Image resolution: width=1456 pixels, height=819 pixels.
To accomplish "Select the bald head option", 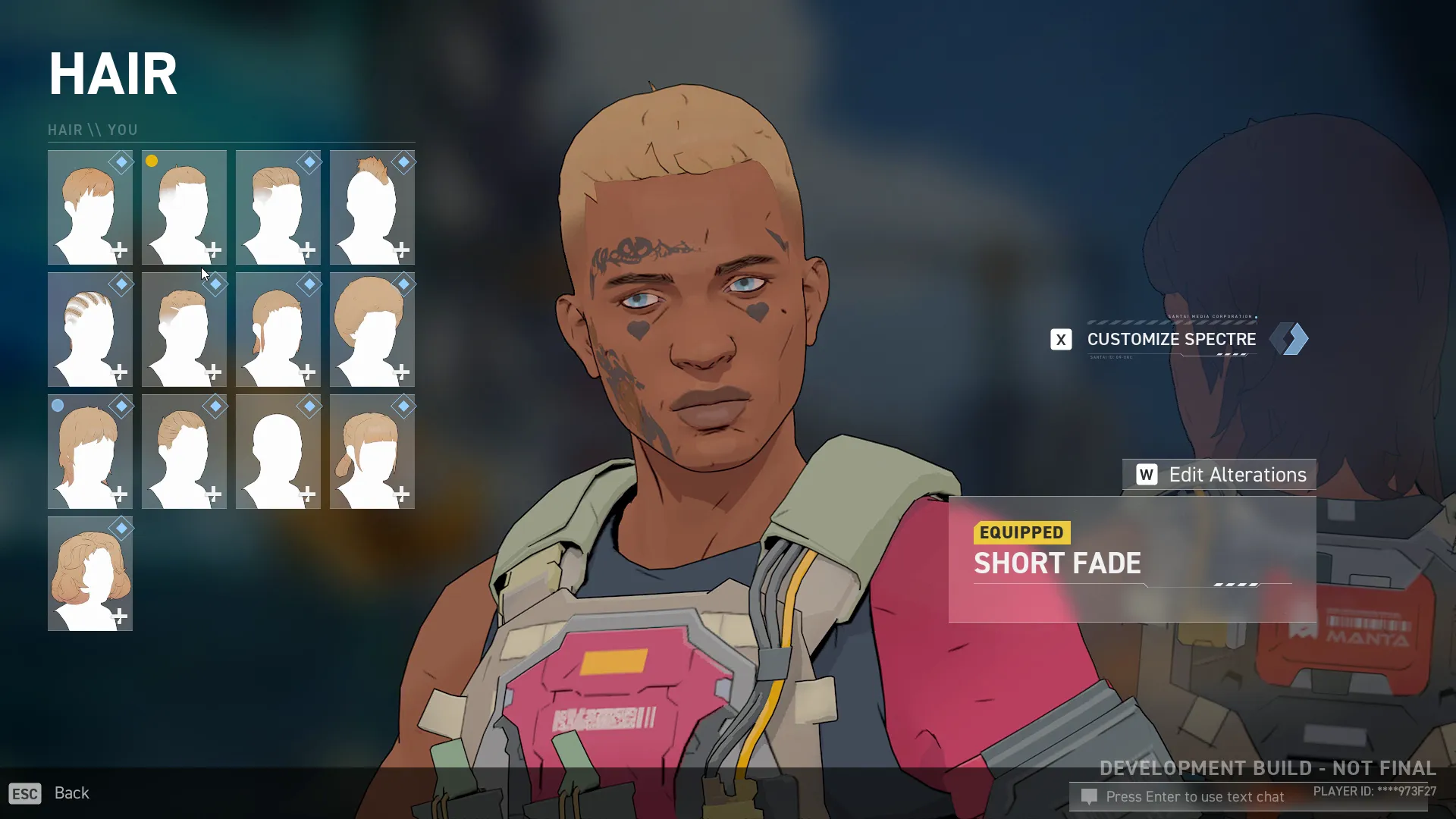I will pyautogui.click(x=278, y=451).
